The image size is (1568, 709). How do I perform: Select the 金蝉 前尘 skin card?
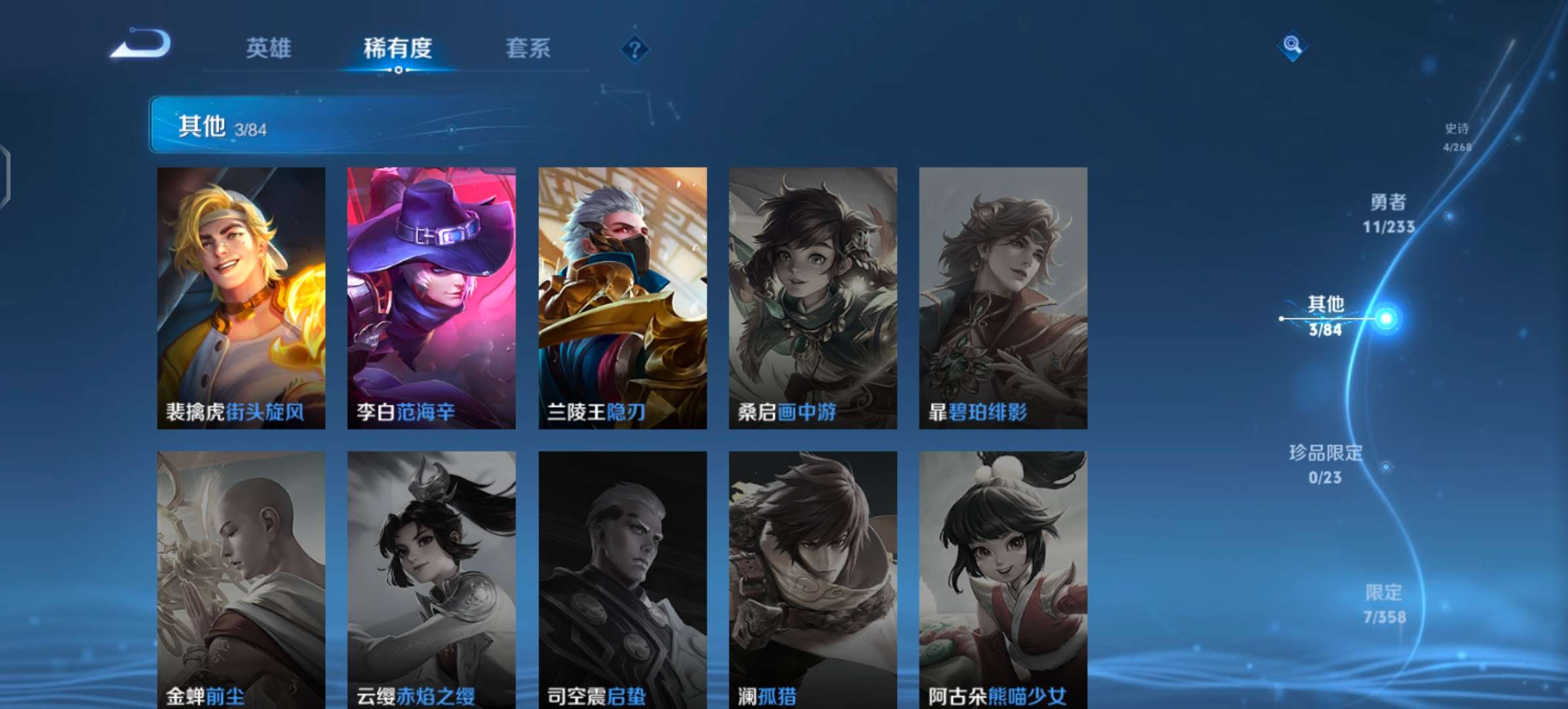tap(241, 578)
